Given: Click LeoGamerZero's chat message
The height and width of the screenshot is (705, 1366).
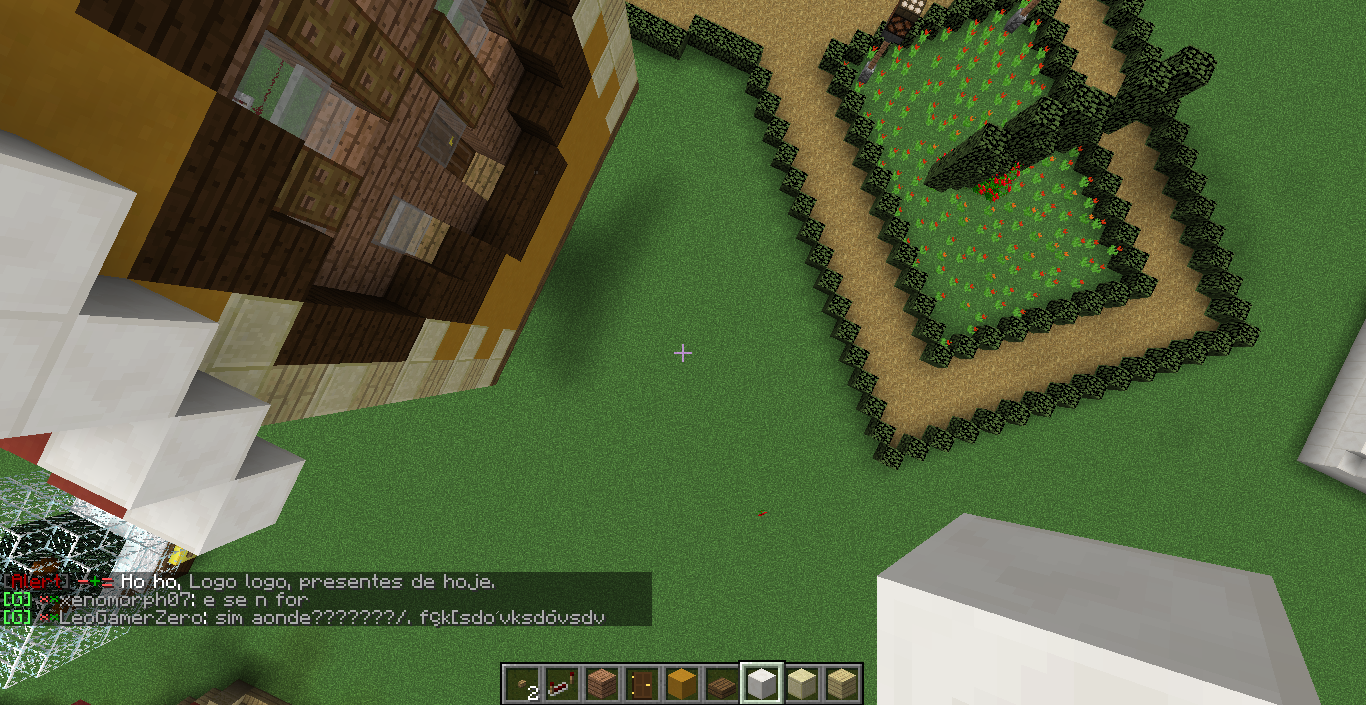Looking at the screenshot, I should [x=330, y=617].
